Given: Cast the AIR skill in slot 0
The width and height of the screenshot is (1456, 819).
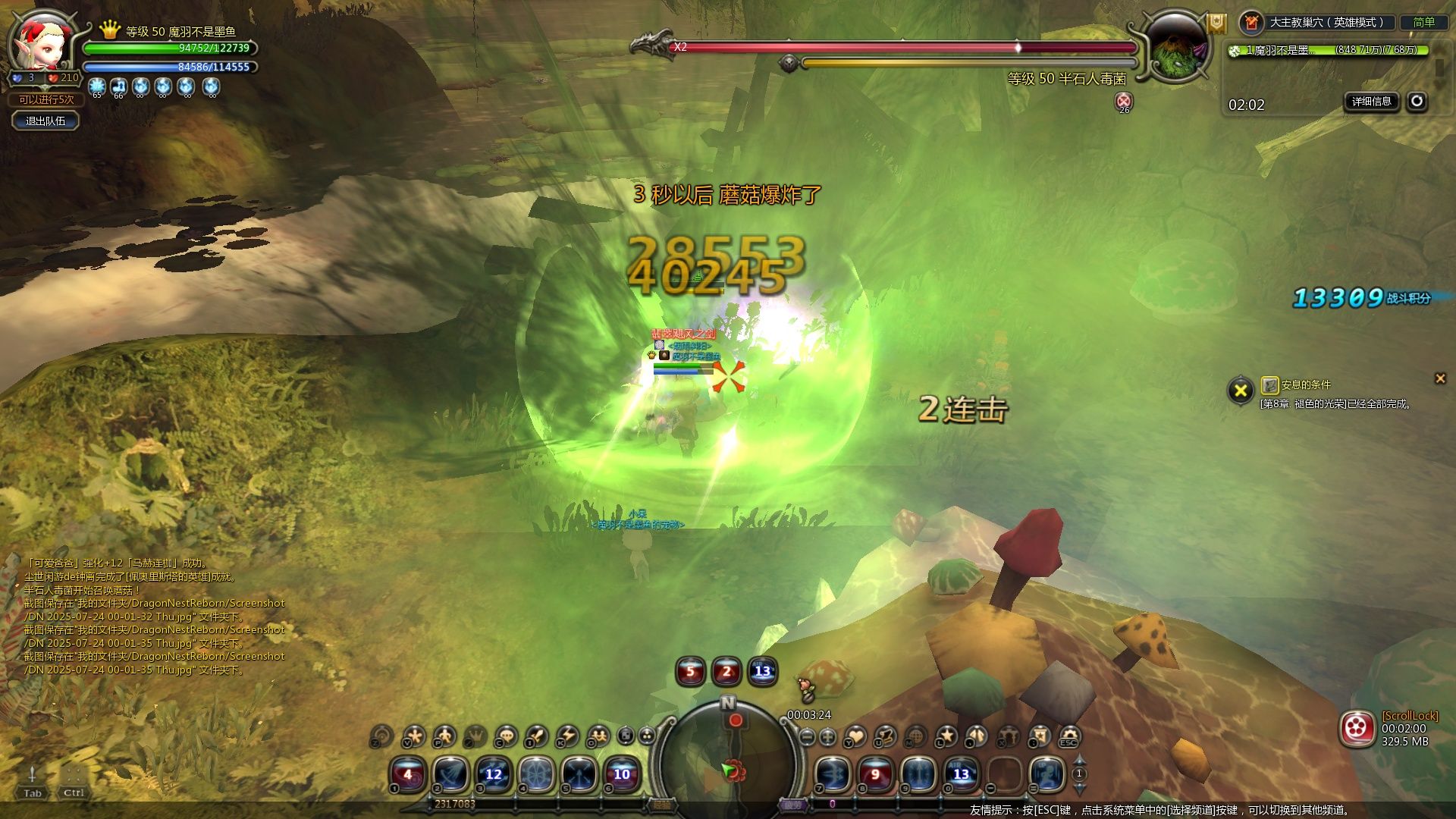Looking at the screenshot, I should pyautogui.click(x=961, y=774).
